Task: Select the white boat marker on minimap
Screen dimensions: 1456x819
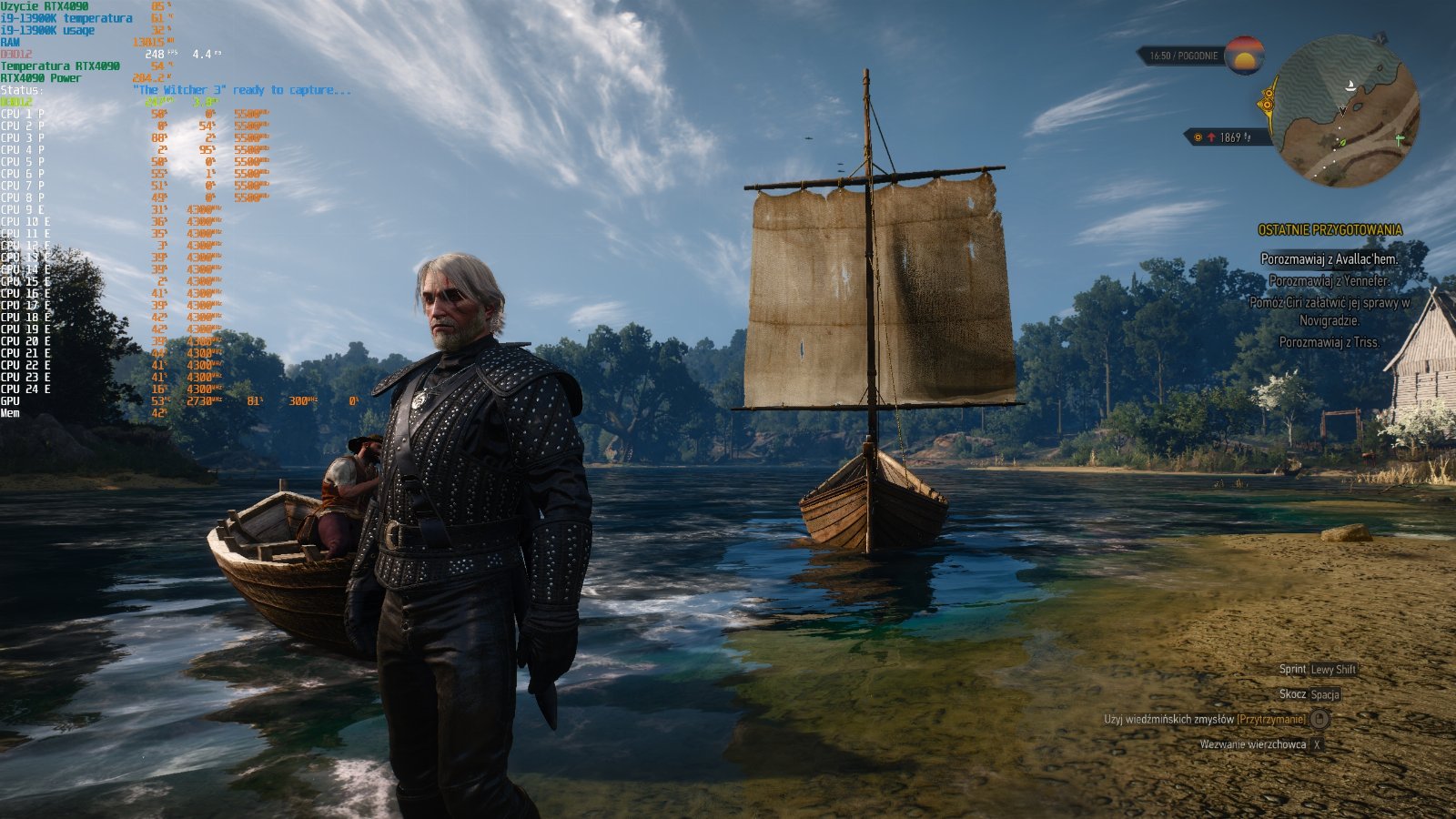Action: pos(1352,86)
